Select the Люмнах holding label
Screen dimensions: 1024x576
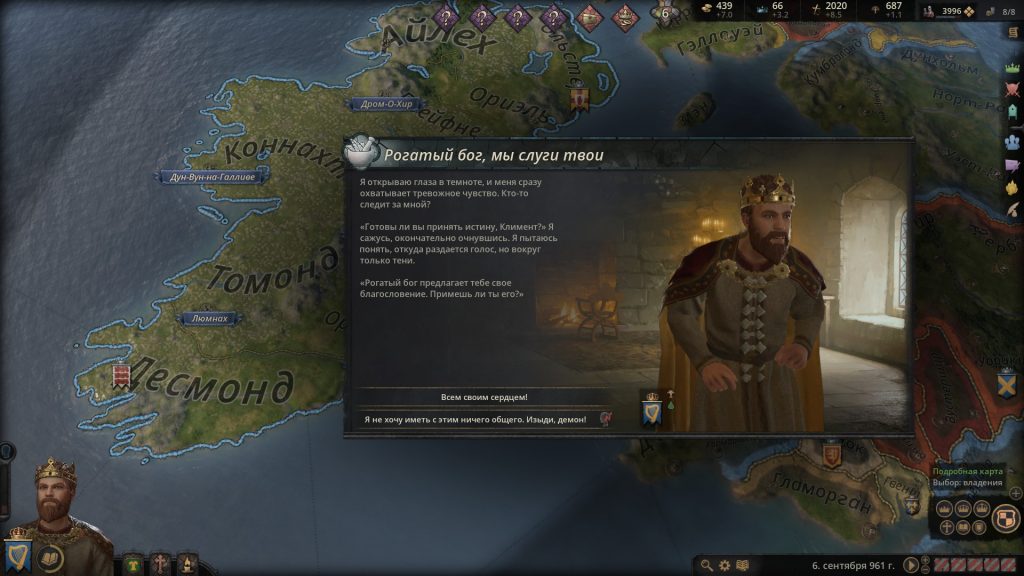click(x=209, y=318)
